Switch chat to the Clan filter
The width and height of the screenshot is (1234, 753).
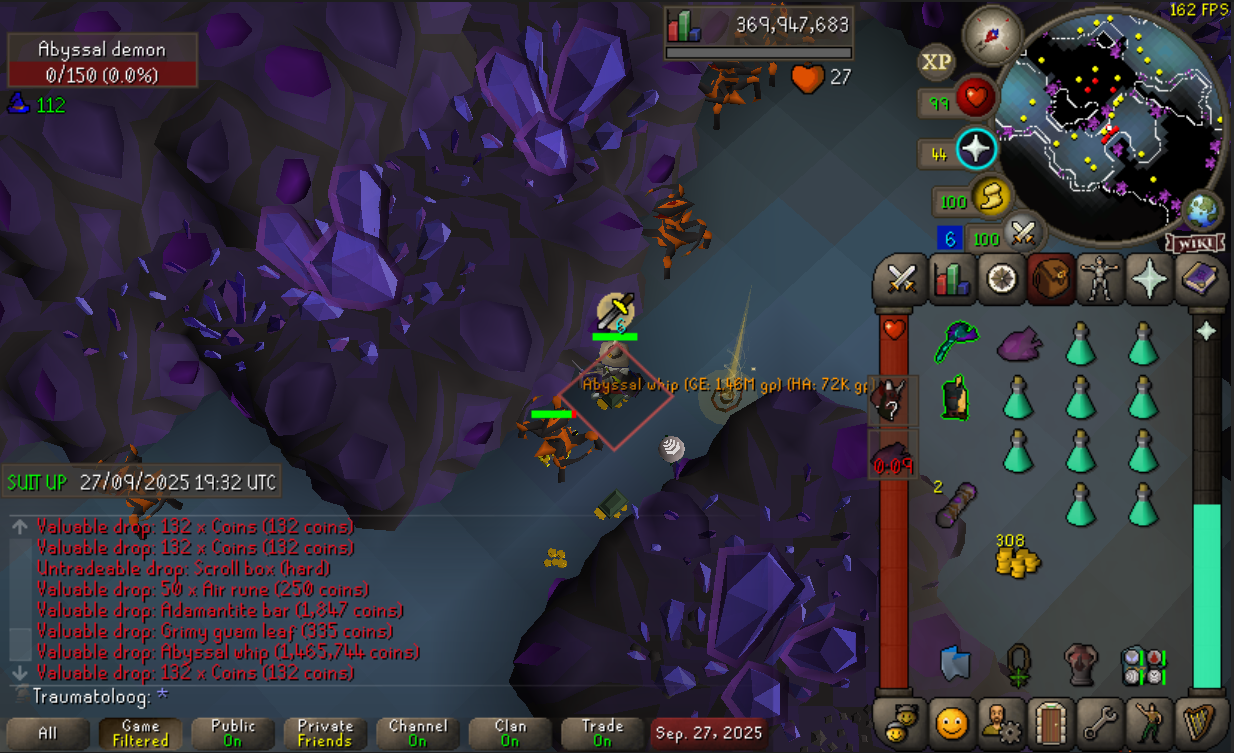(x=509, y=733)
